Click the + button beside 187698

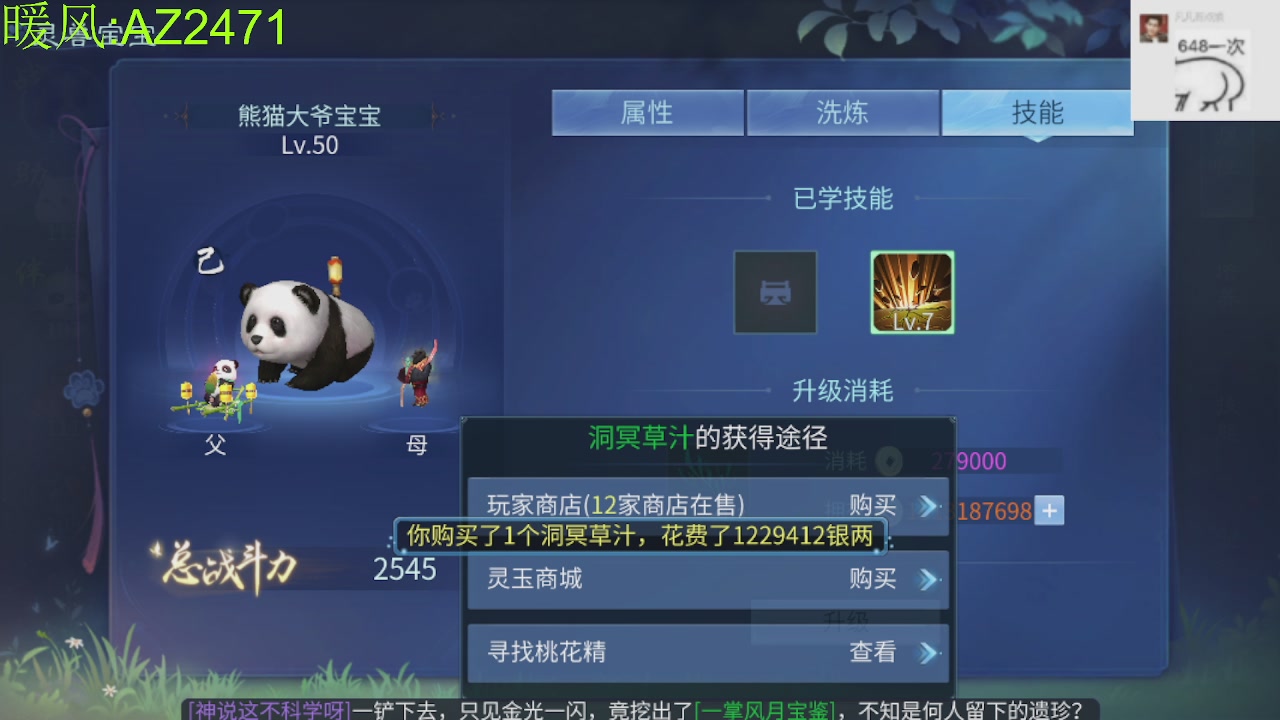click(1048, 511)
